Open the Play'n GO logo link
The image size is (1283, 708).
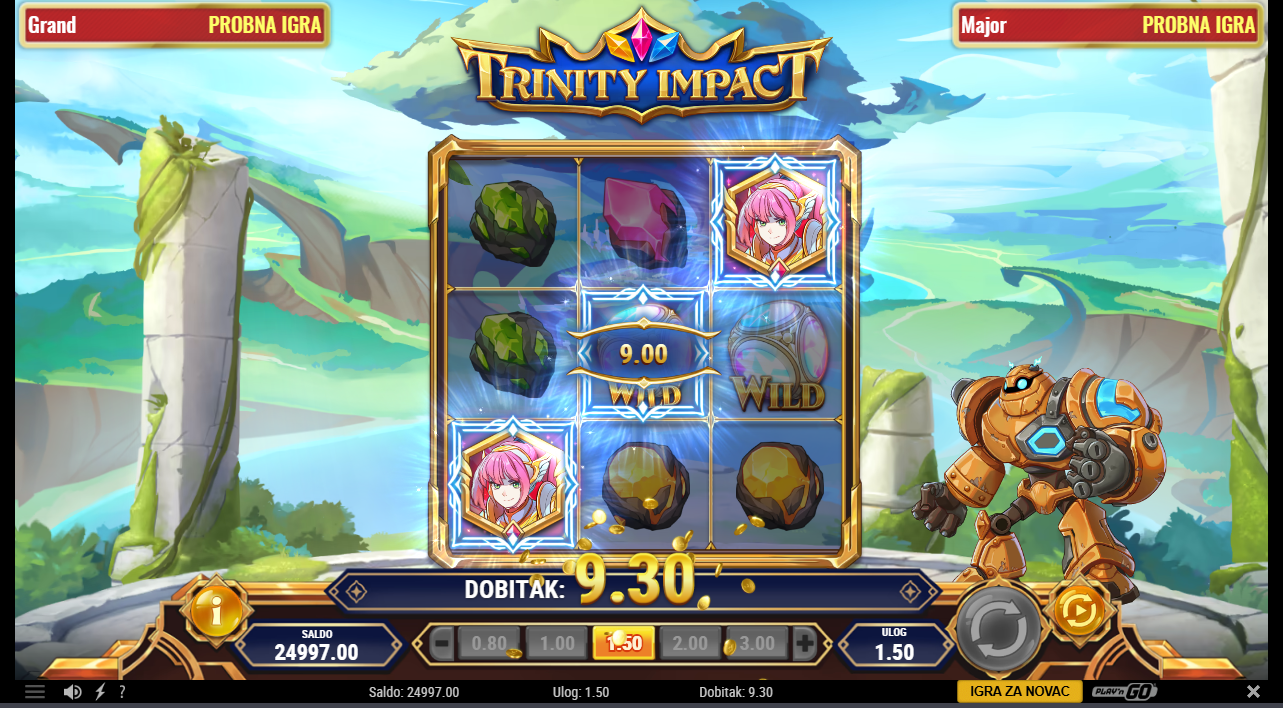click(1124, 692)
